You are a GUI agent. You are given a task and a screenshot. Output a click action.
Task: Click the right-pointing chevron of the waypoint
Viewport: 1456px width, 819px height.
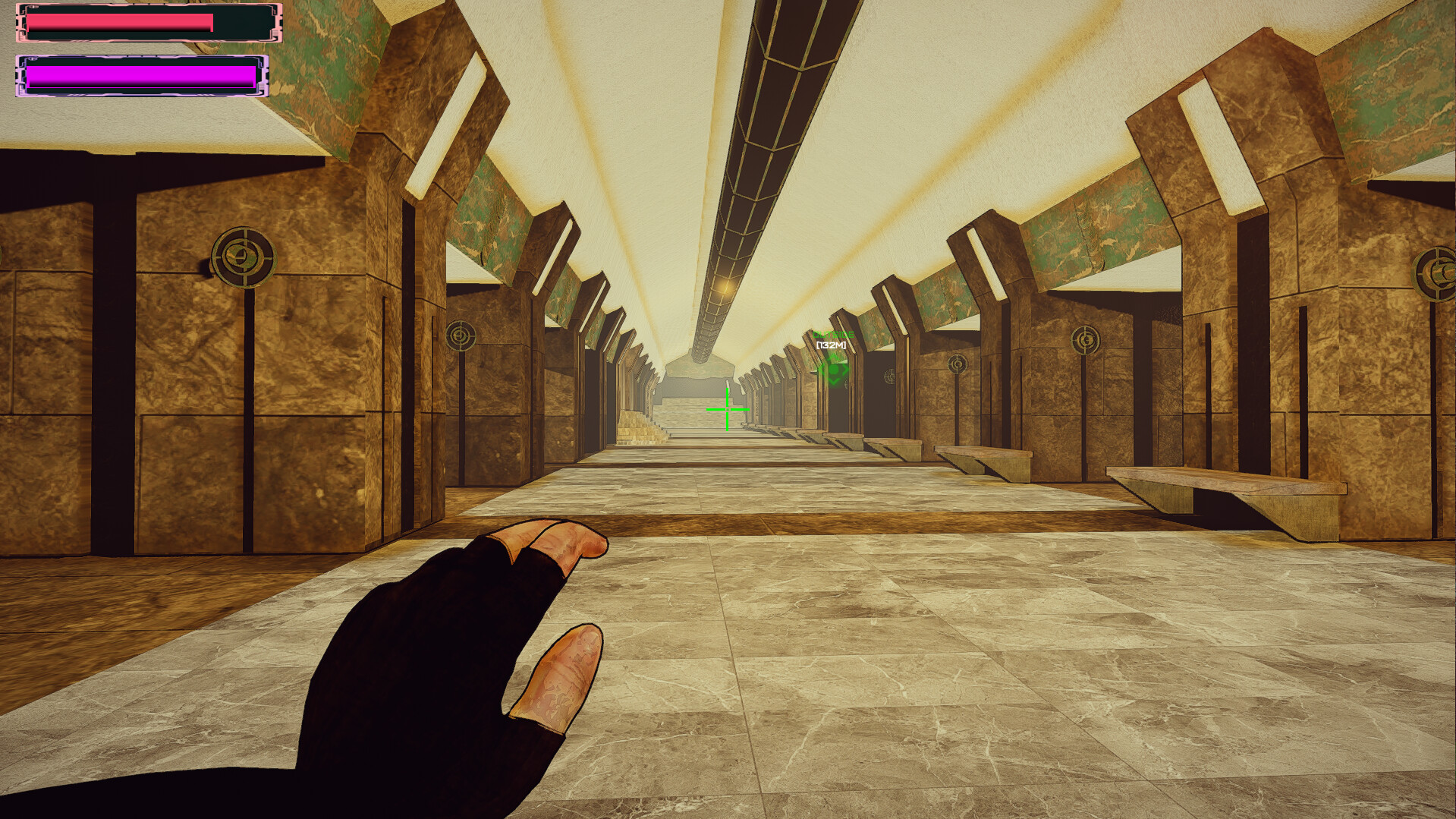click(844, 370)
